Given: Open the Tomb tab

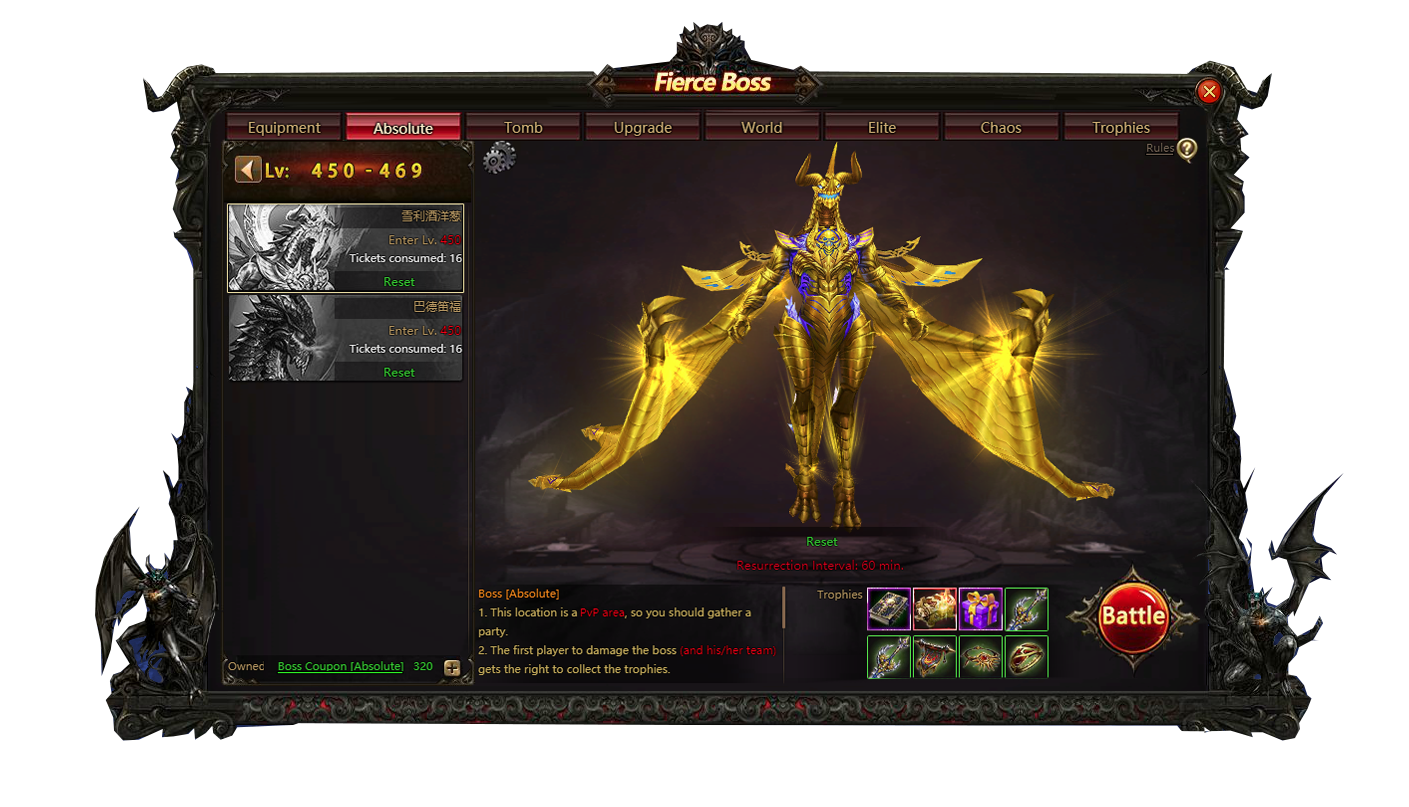Looking at the screenshot, I should click(523, 127).
